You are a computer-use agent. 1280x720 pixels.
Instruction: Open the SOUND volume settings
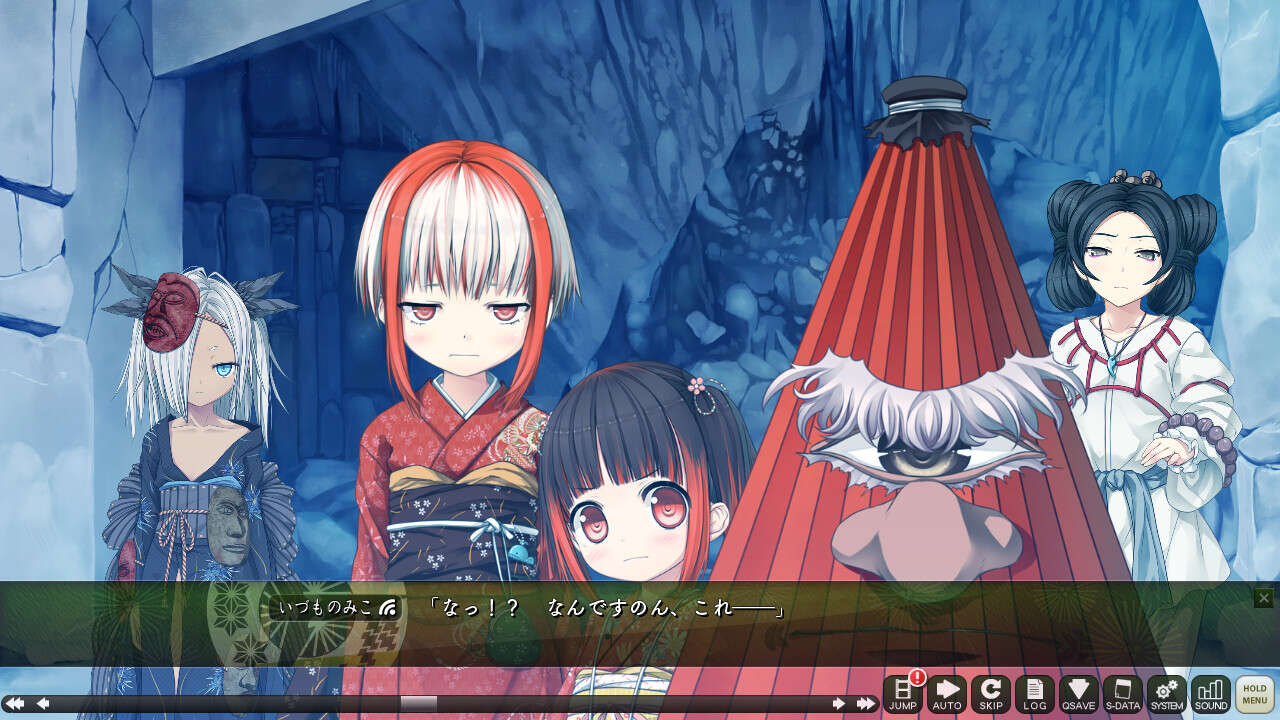[x=1210, y=694]
